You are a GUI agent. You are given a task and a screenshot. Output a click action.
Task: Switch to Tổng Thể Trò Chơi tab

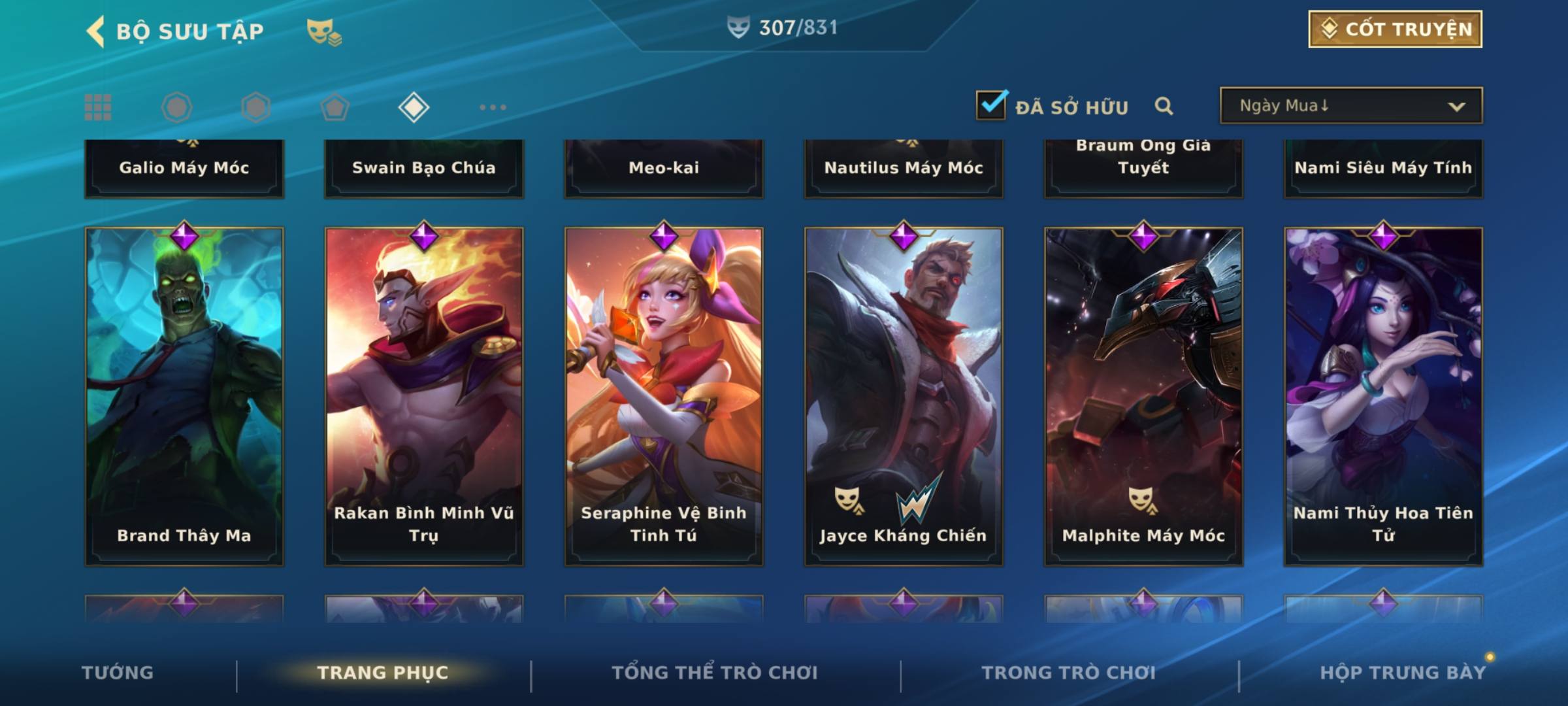pos(715,673)
